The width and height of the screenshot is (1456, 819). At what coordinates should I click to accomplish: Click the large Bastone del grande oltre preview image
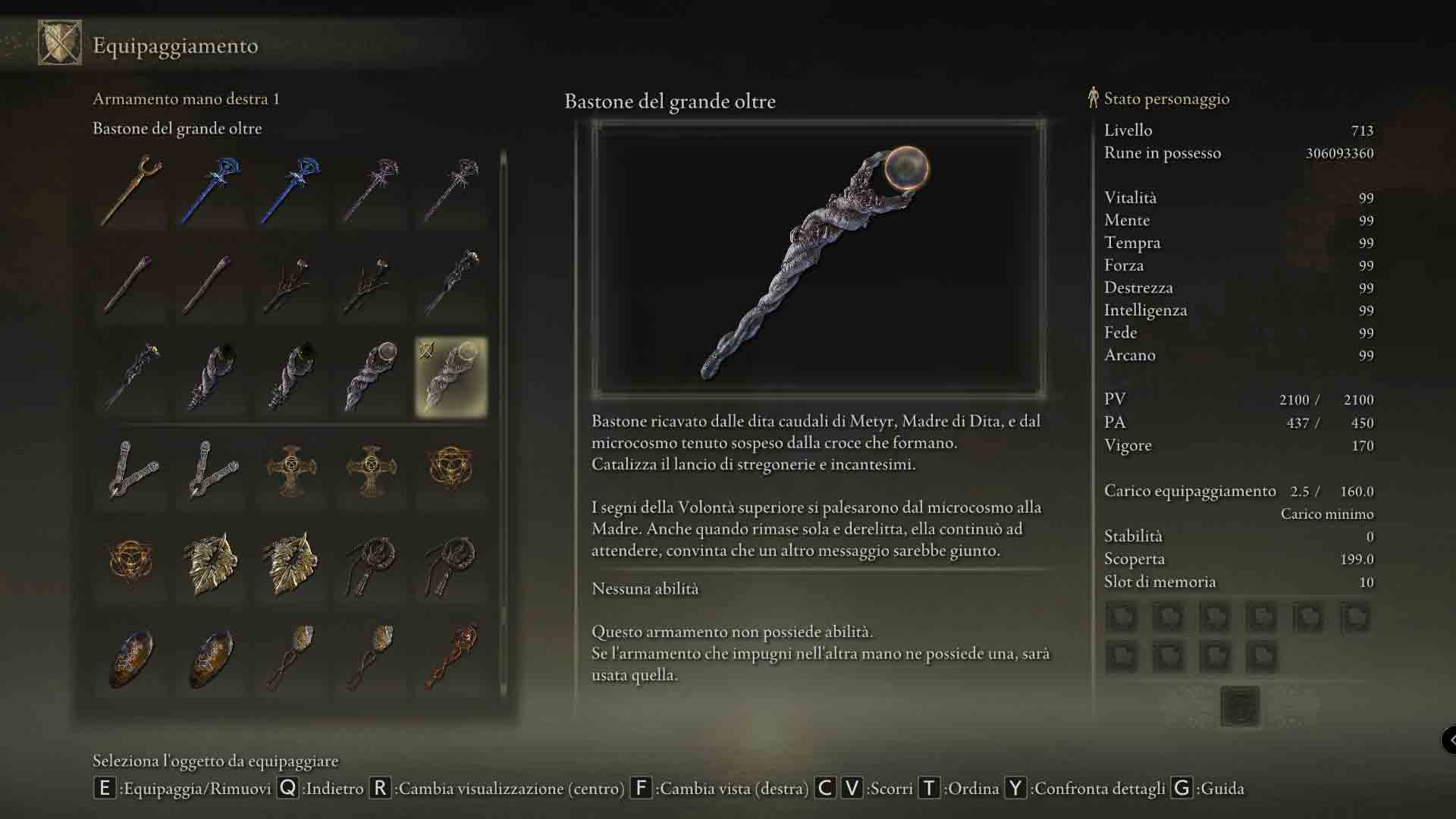(818, 259)
